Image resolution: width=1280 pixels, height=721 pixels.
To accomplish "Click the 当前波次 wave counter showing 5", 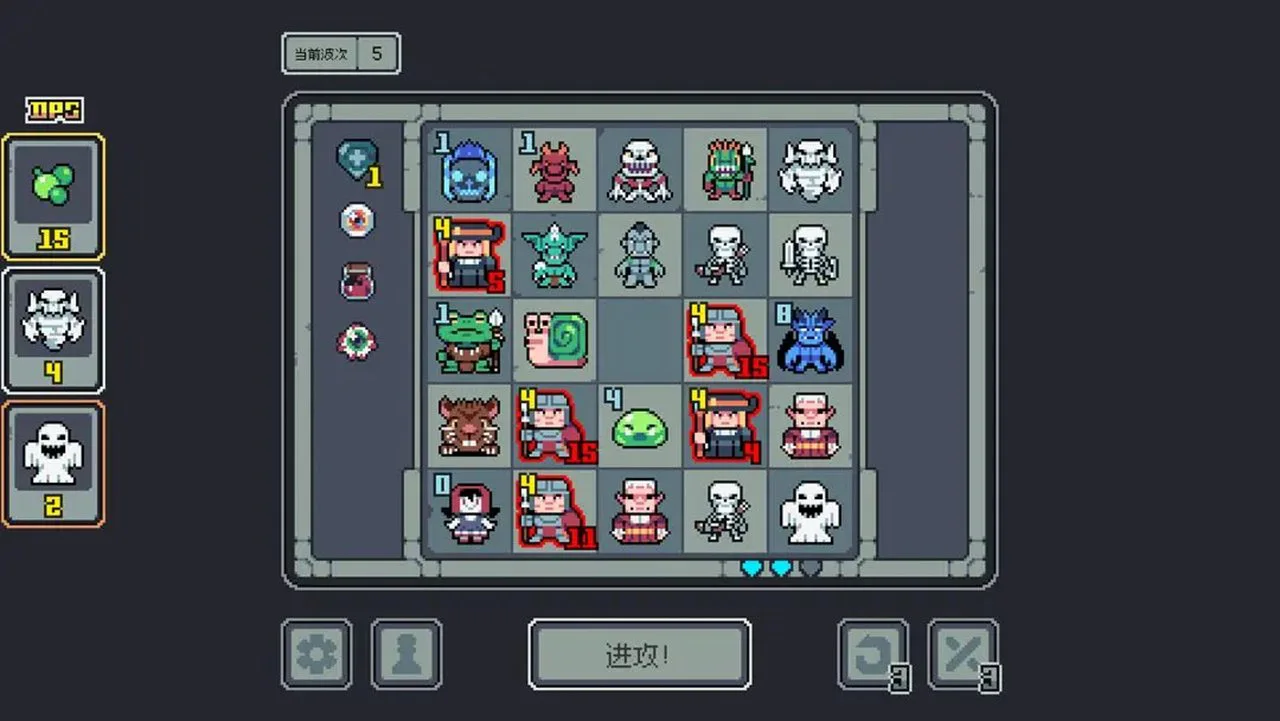I will 341,53.
